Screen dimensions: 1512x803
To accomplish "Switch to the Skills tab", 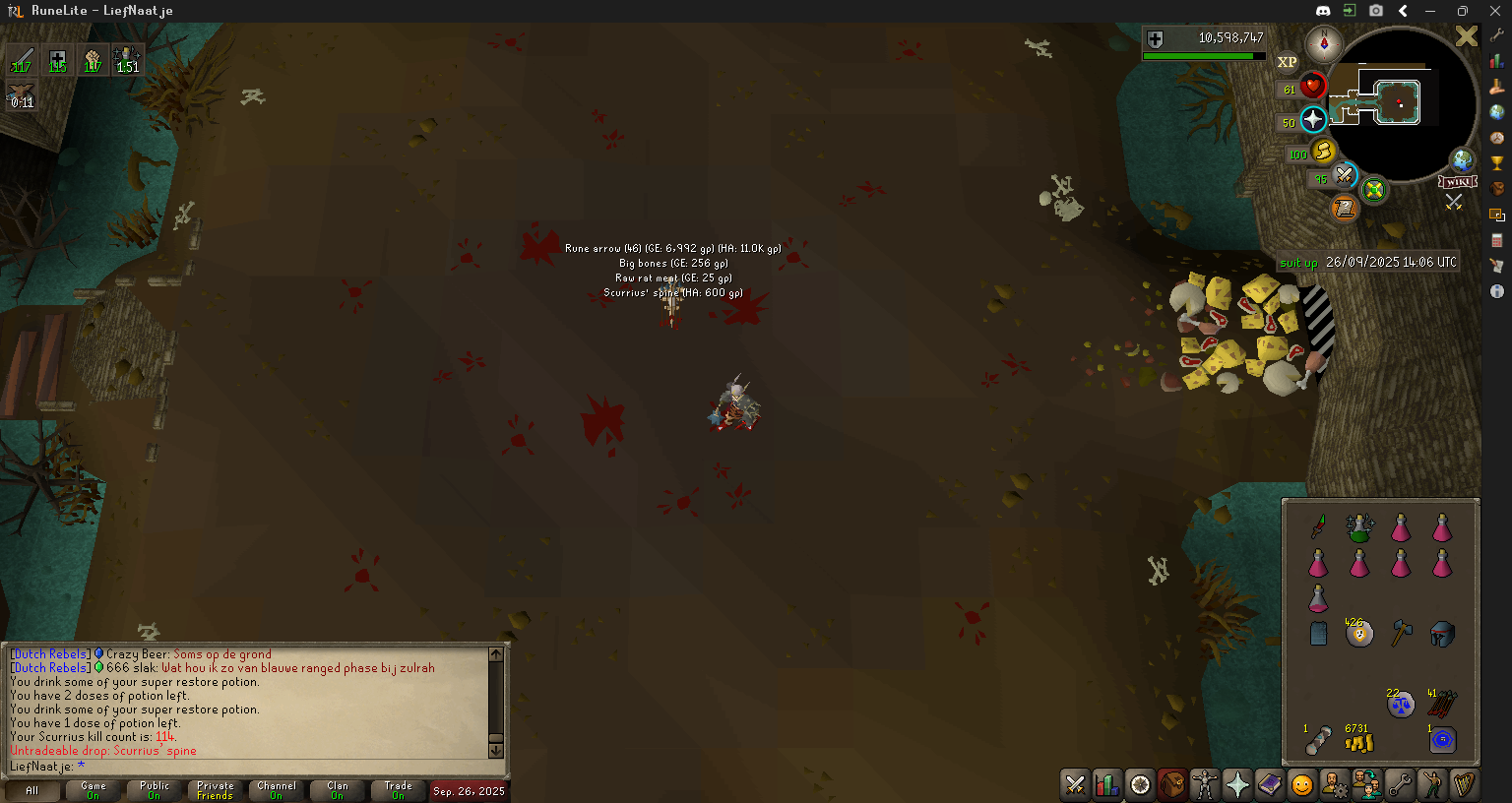I will (x=1107, y=784).
